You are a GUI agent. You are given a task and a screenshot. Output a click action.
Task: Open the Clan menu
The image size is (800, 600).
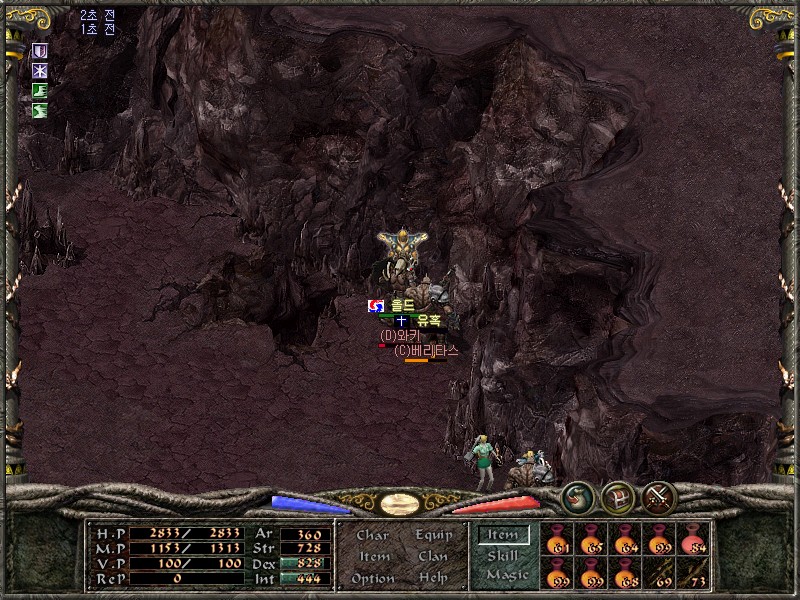pos(432,557)
